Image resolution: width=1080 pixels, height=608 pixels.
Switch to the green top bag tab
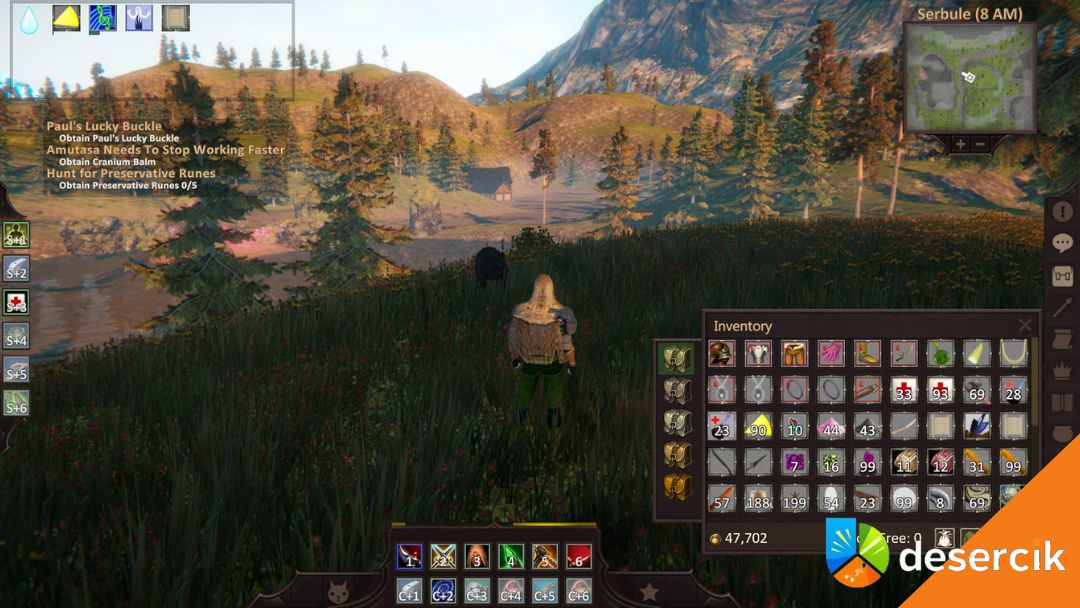(x=677, y=357)
